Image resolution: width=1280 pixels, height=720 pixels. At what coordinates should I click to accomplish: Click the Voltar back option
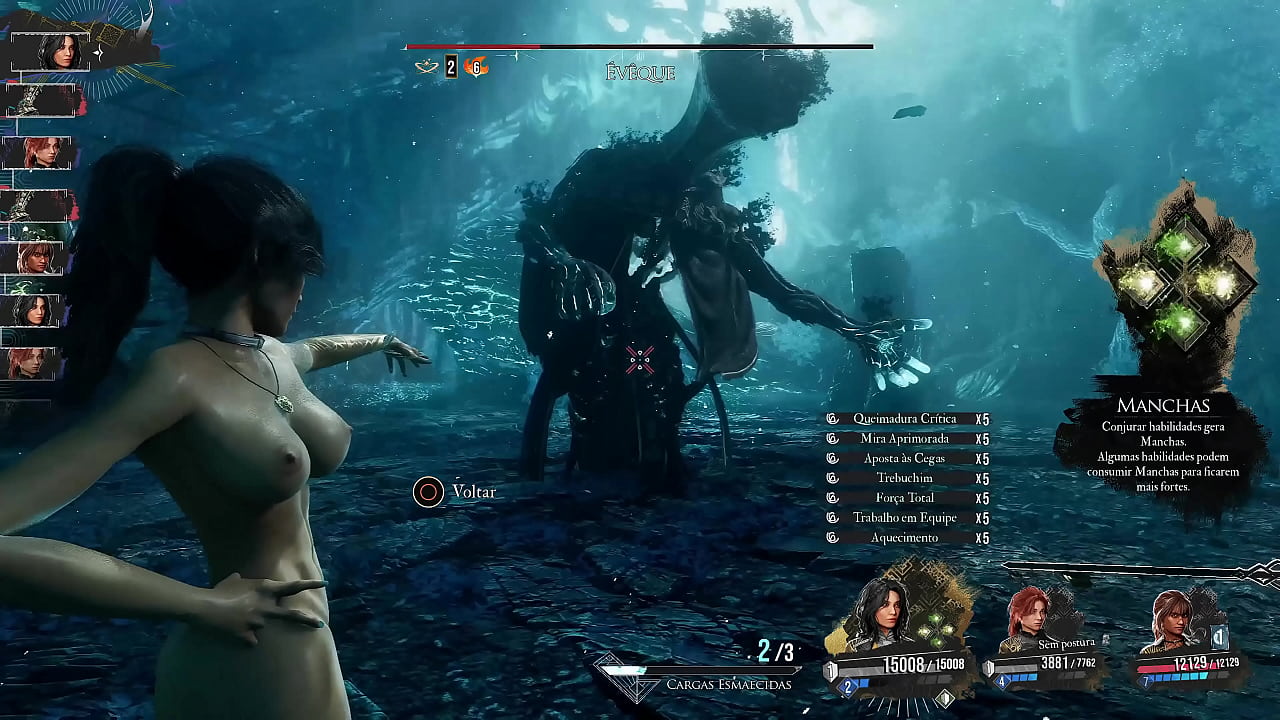[456, 492]
